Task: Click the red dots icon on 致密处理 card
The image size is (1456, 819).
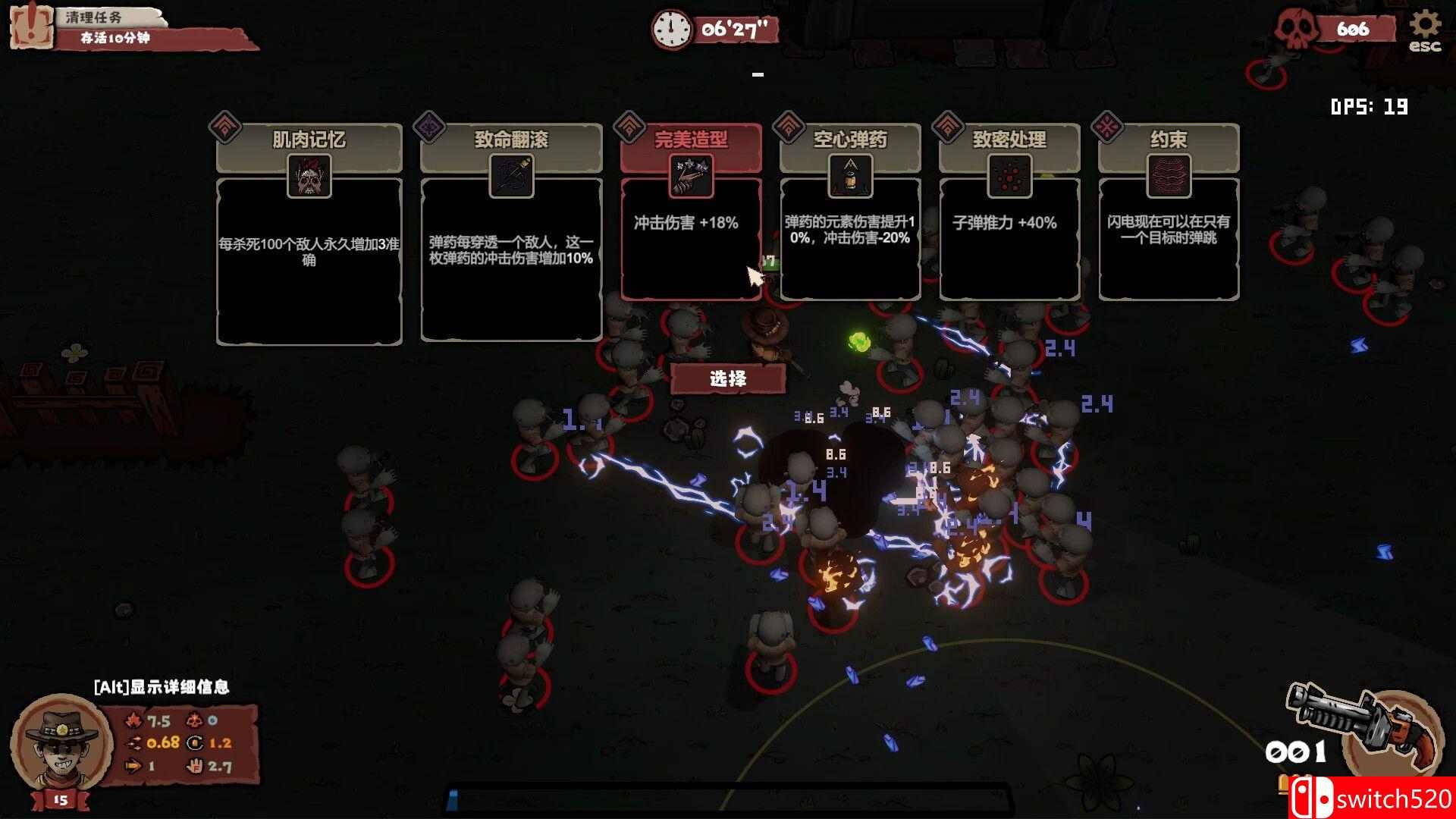Action: [1009, 176]
